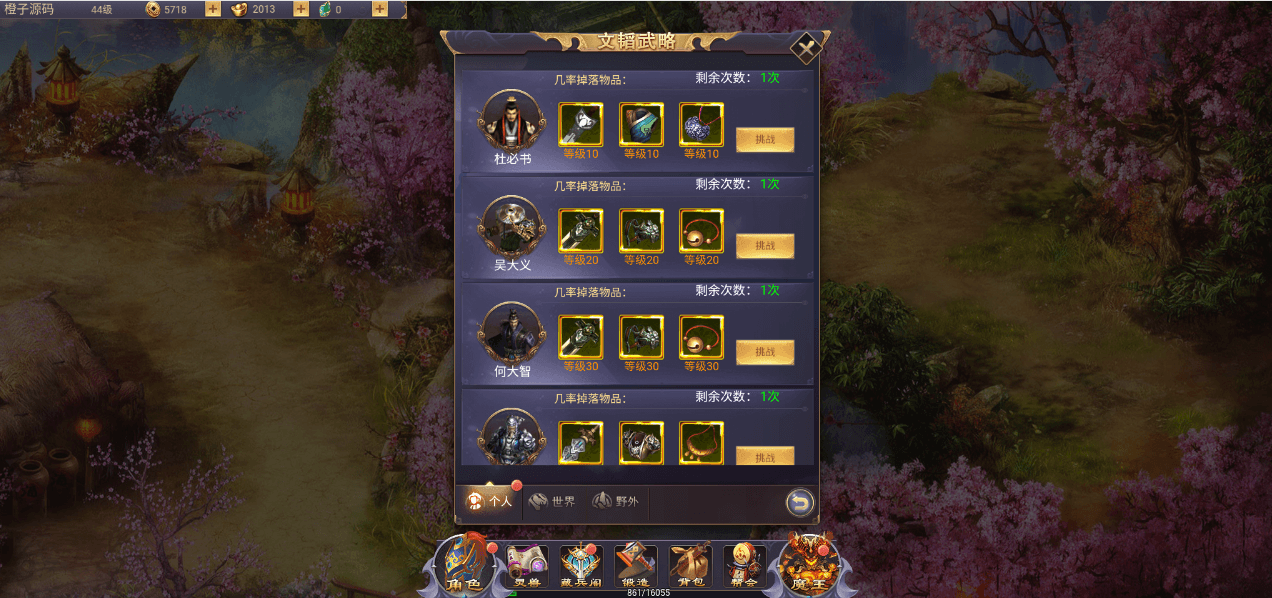Viewport: 1272px width, 598px height.
Task: Challenge boss 何大智
Action: 765,352
